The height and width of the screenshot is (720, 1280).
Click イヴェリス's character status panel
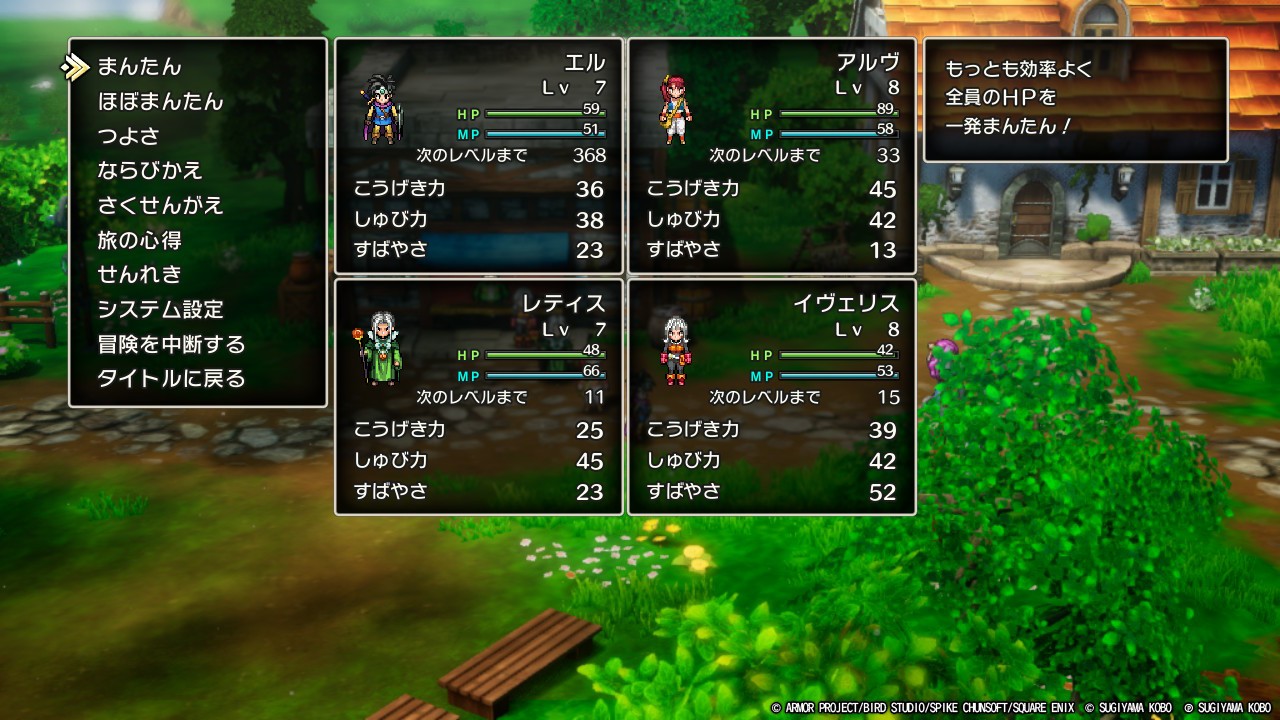pos(772,397)
